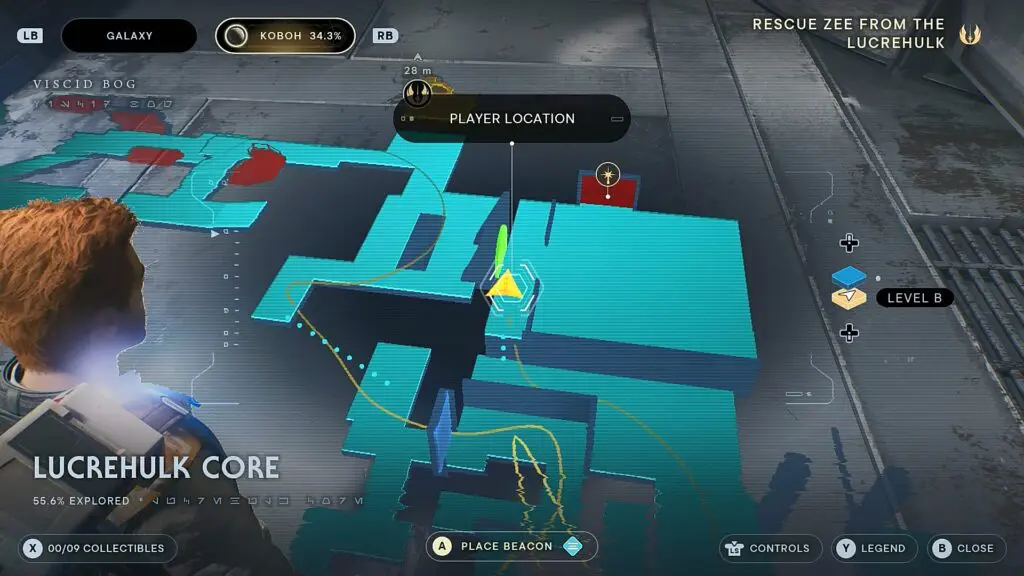Select the meditation point marker on red room
The width and height of the screenshot is (1024, 576).
pos(608,176)
